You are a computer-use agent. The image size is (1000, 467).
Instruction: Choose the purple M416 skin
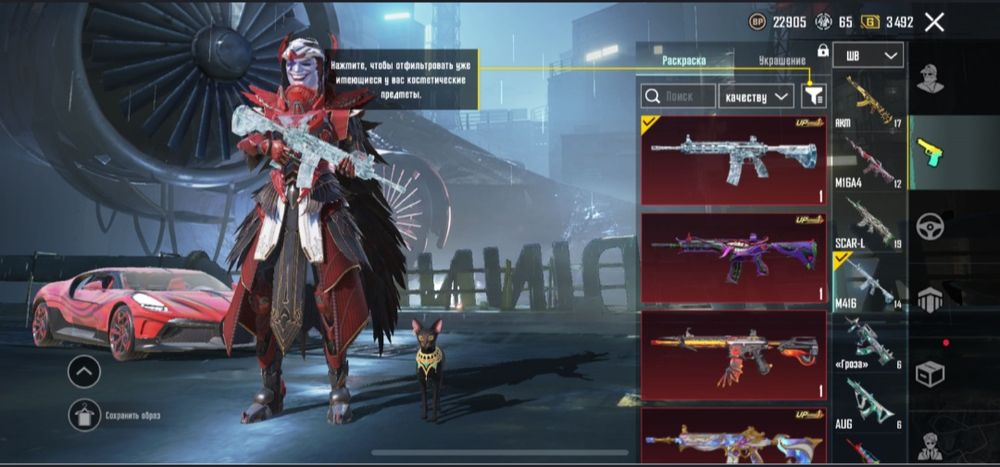[x=734, y=257]
